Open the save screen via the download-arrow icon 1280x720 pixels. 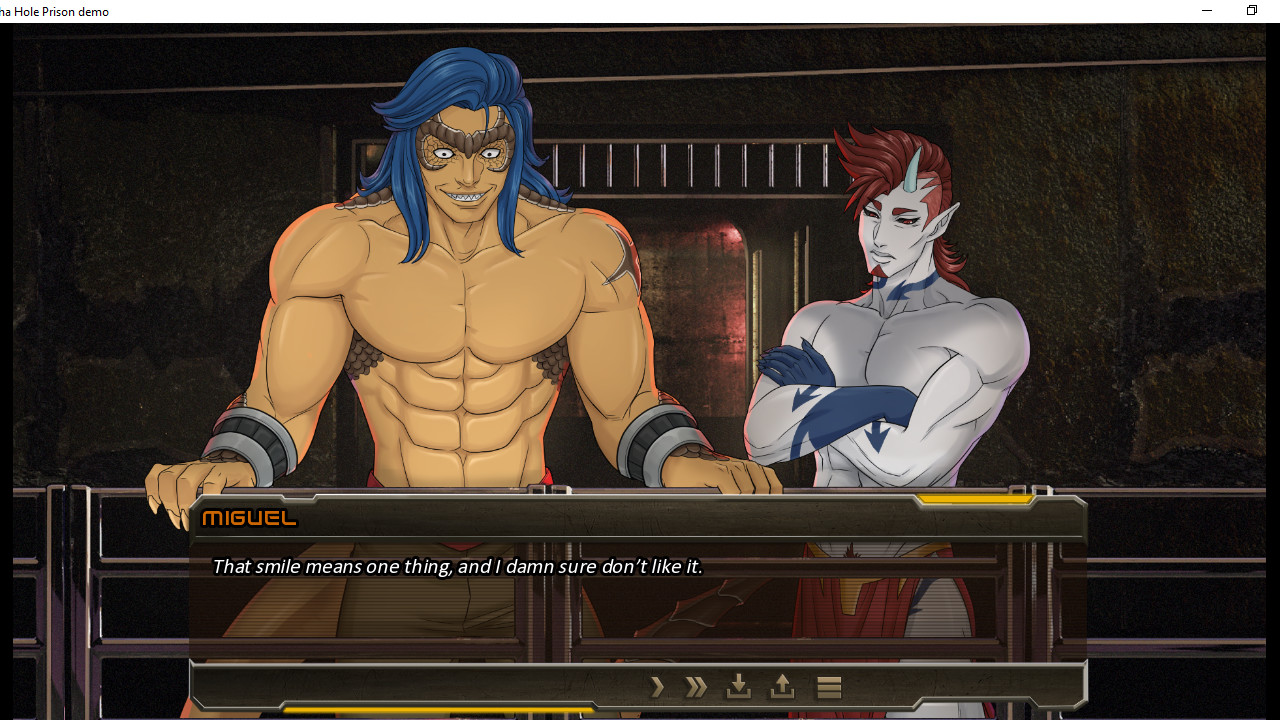tap(738, 686)
